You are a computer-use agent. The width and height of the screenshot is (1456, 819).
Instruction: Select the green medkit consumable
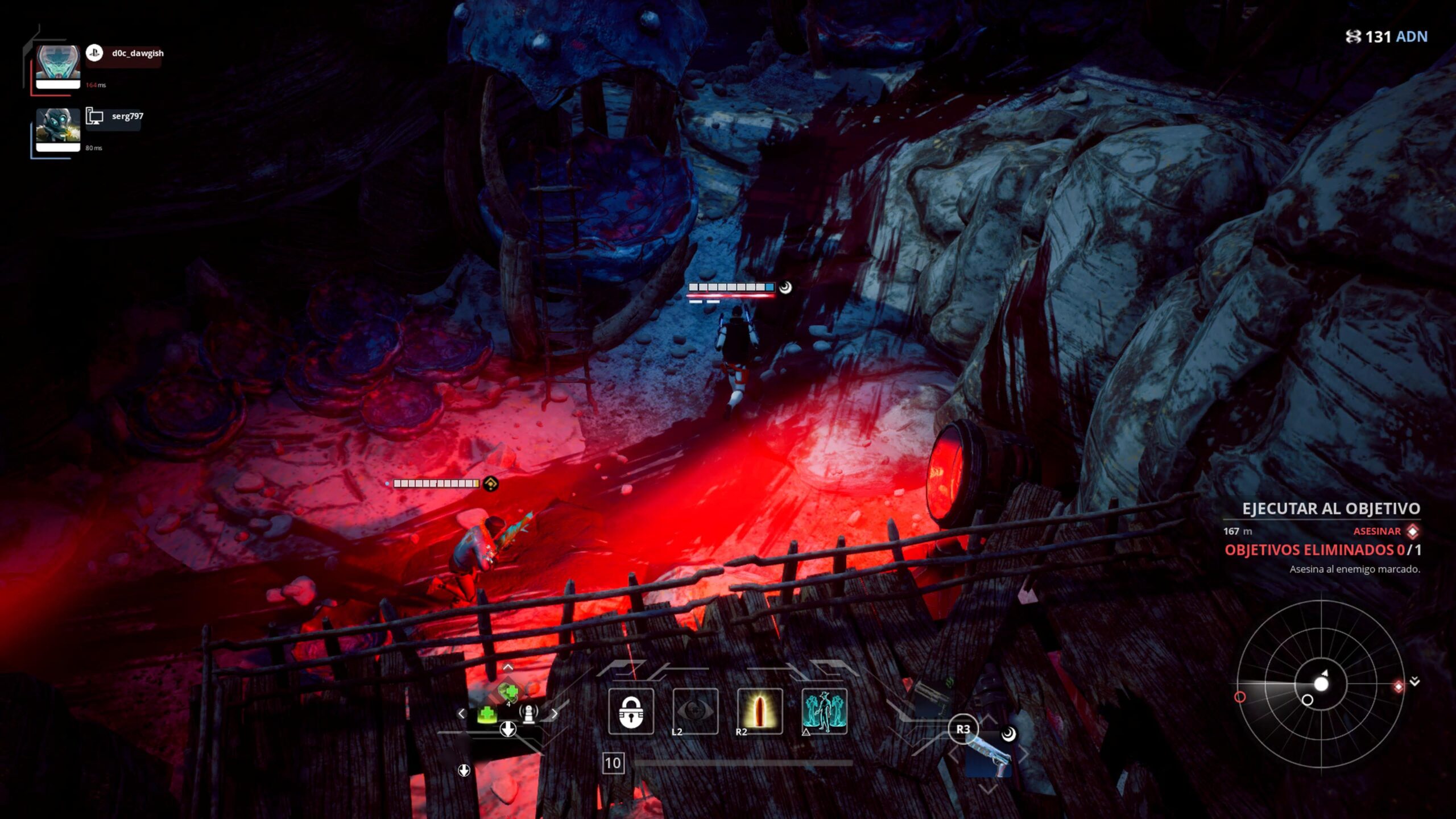(487, 714)
